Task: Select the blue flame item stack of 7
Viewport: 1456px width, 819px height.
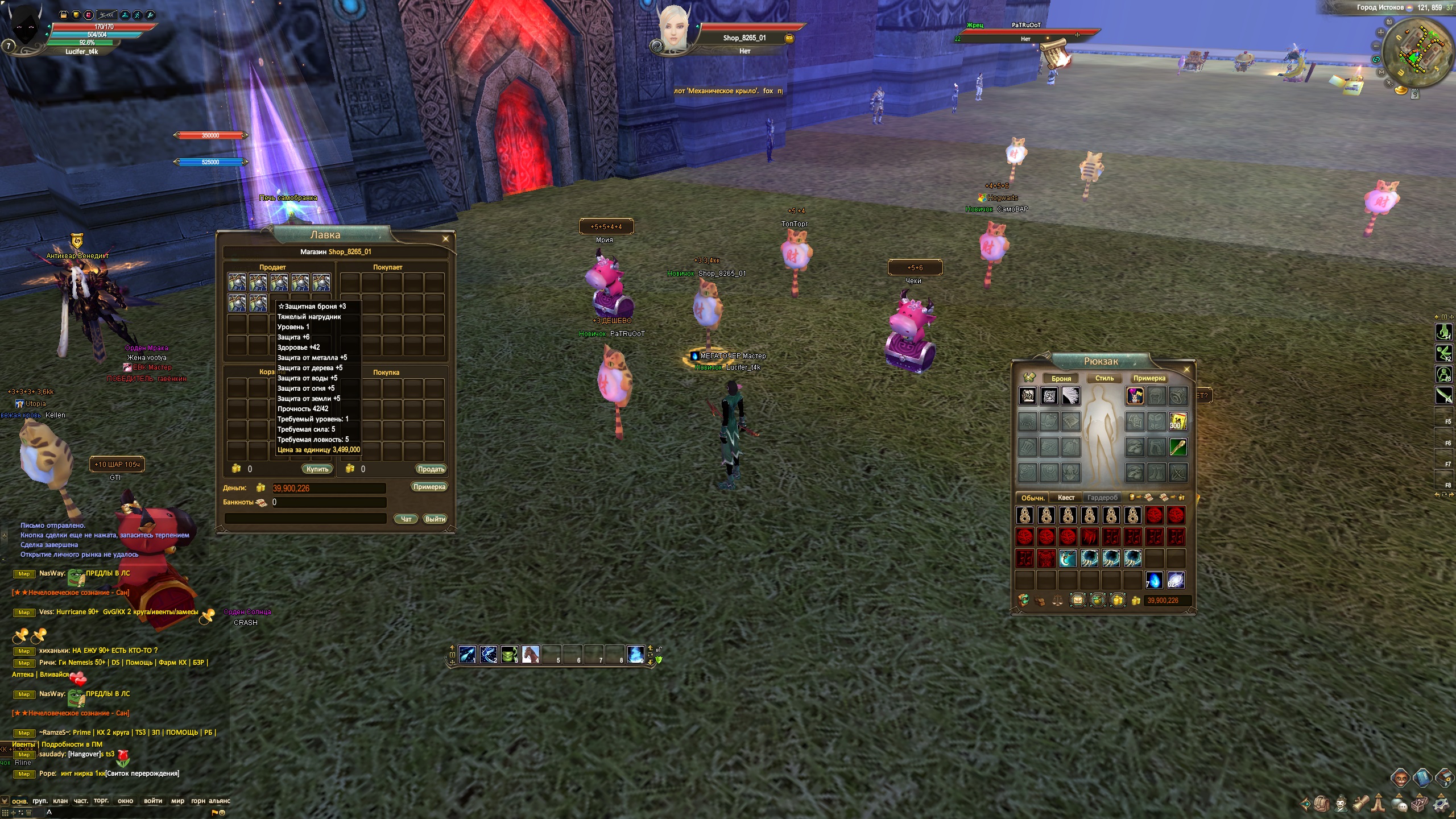Action: 1154,580
